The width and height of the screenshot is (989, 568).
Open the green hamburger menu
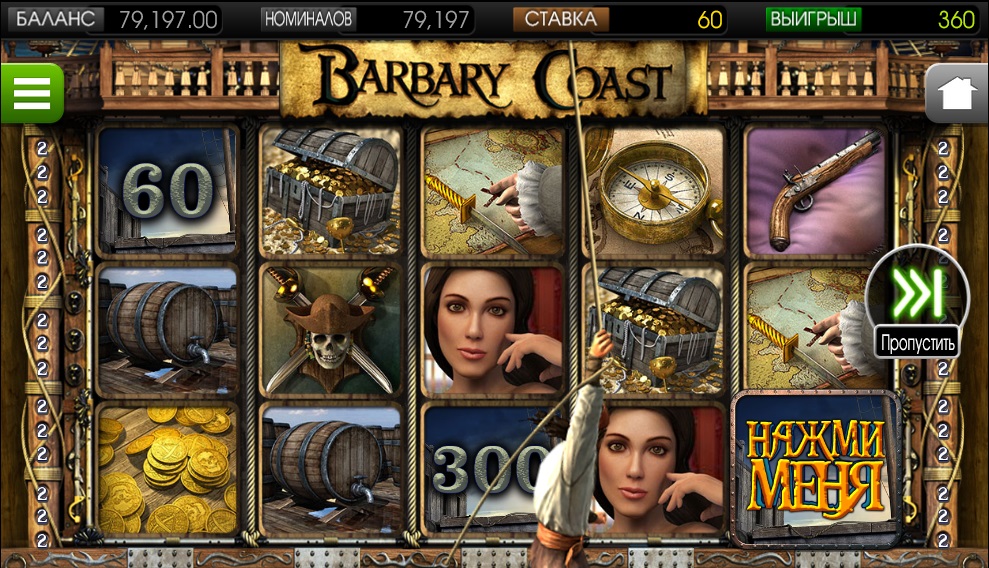pos(31,94)
